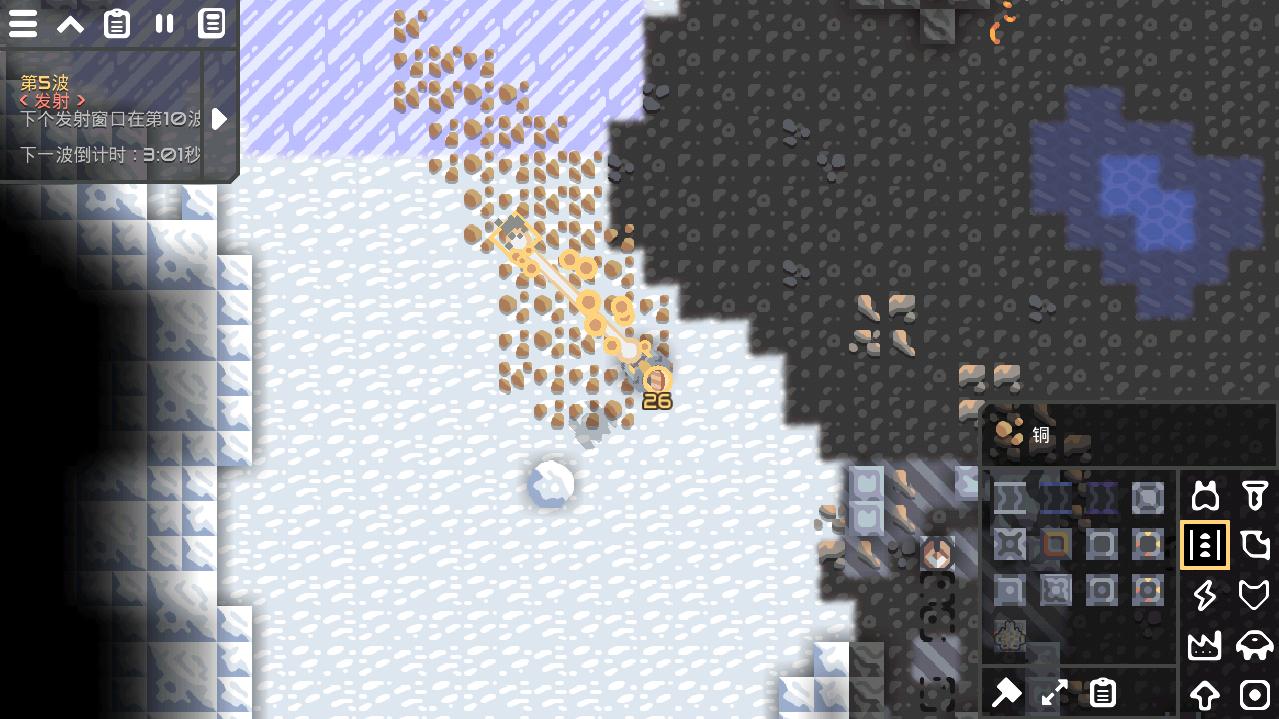Select the up-arrow upgrade category

(x=1205, y=694)
